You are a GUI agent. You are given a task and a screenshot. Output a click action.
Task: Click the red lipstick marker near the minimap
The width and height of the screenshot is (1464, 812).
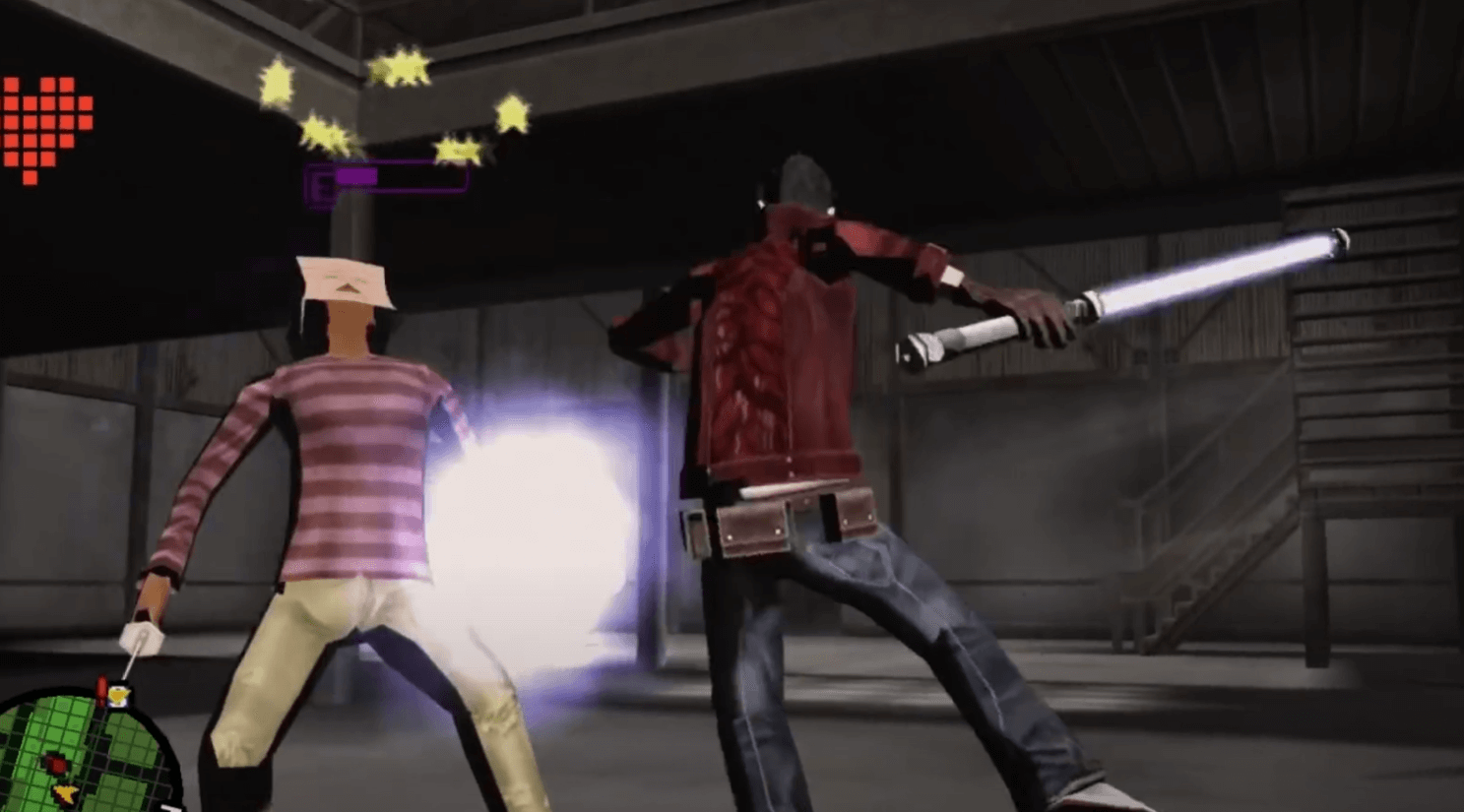pos(101,688)
